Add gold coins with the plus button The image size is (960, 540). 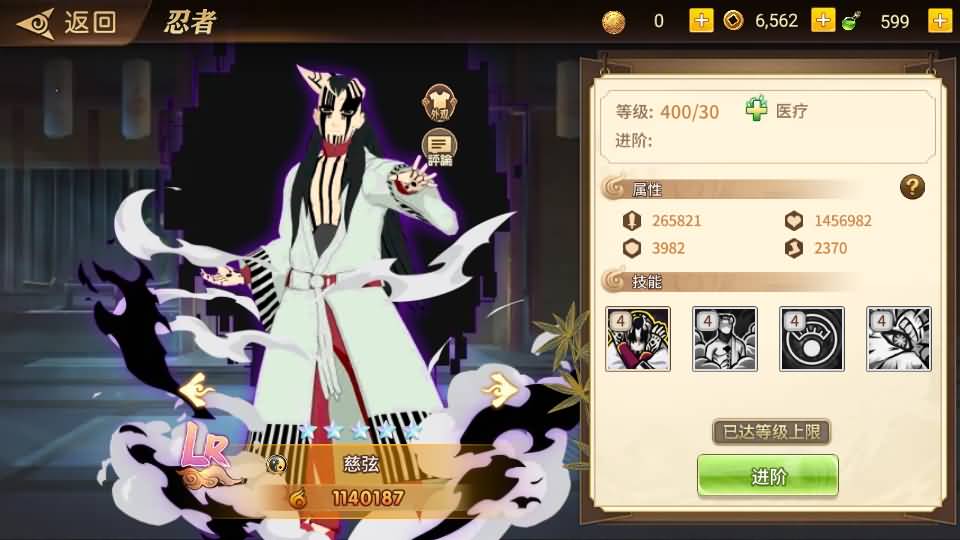pos(701,21)
